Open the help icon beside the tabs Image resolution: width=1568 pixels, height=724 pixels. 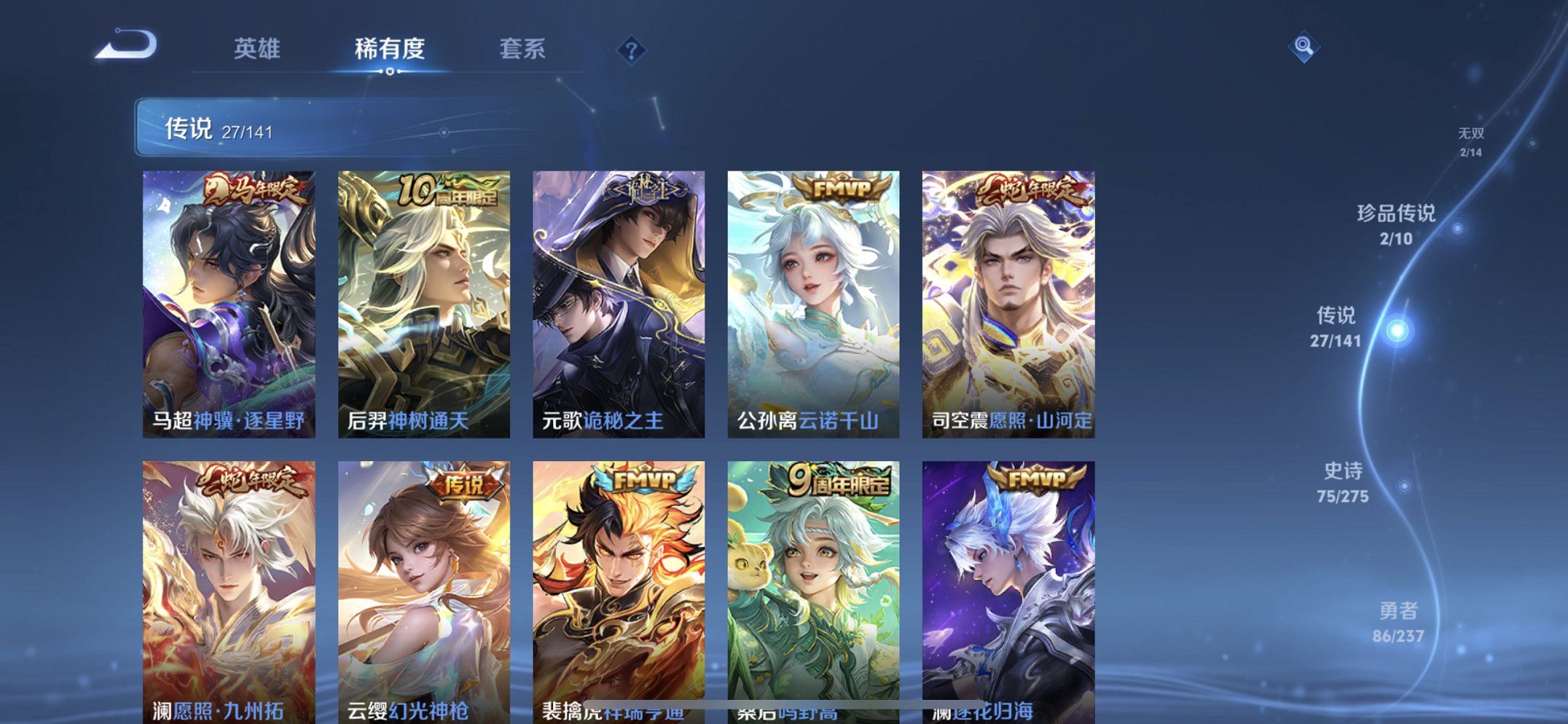(631, 50)
